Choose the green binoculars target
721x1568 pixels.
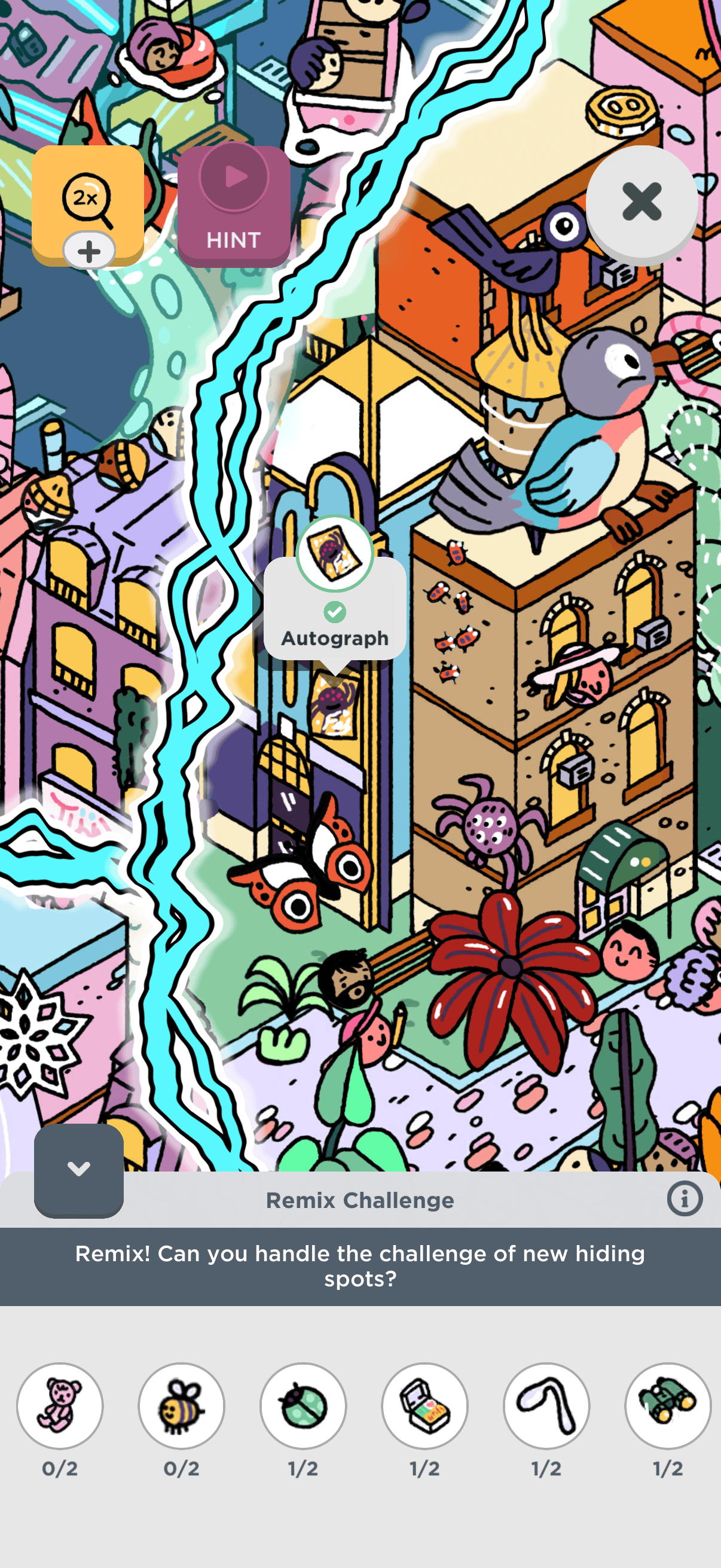[x=668, y=1405]
